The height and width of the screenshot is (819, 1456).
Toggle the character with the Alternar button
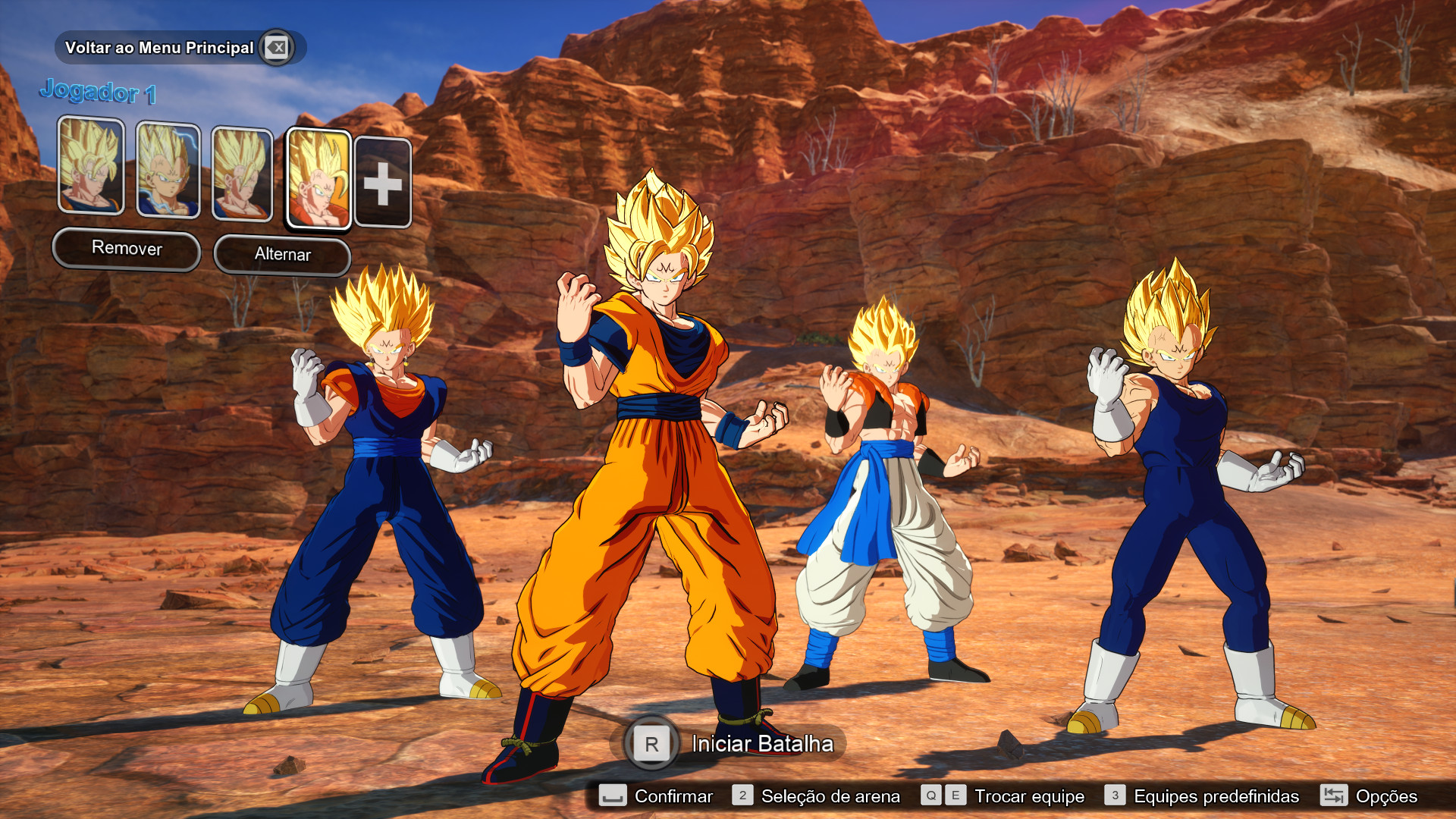(x=282, y=255)
